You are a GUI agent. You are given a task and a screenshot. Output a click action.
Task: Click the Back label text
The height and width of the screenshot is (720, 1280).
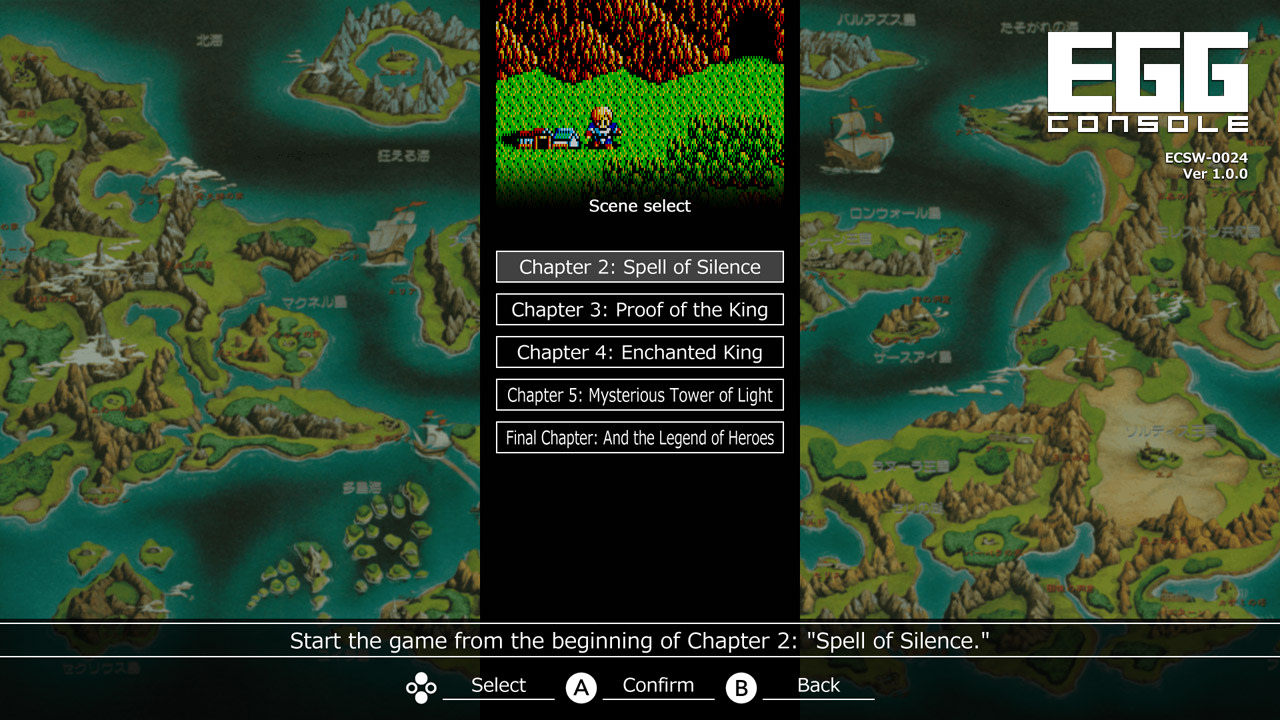click(x=817, y=685)
